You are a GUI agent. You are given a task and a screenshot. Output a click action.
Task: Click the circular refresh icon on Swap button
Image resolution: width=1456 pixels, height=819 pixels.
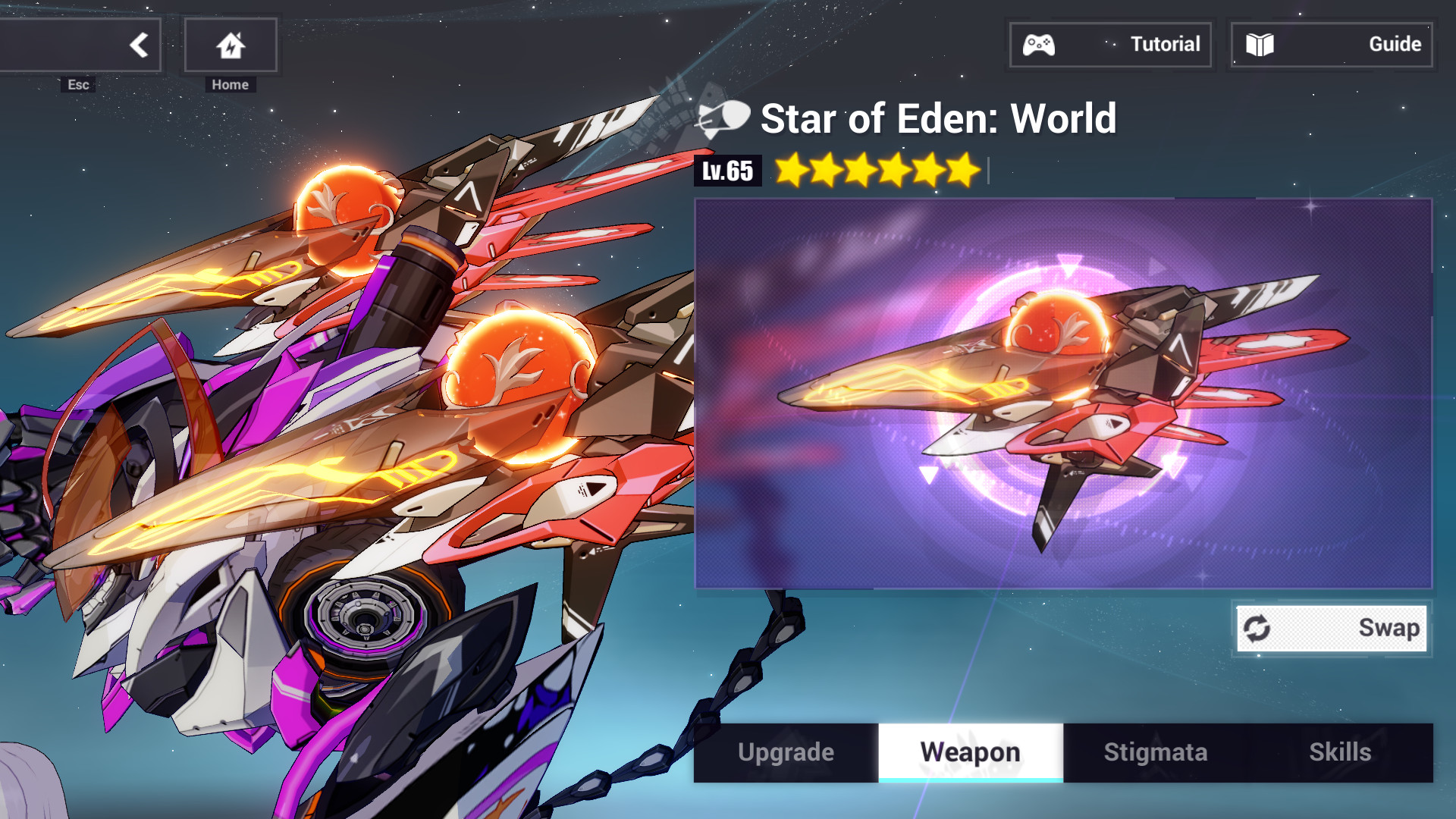[1258, 628]
